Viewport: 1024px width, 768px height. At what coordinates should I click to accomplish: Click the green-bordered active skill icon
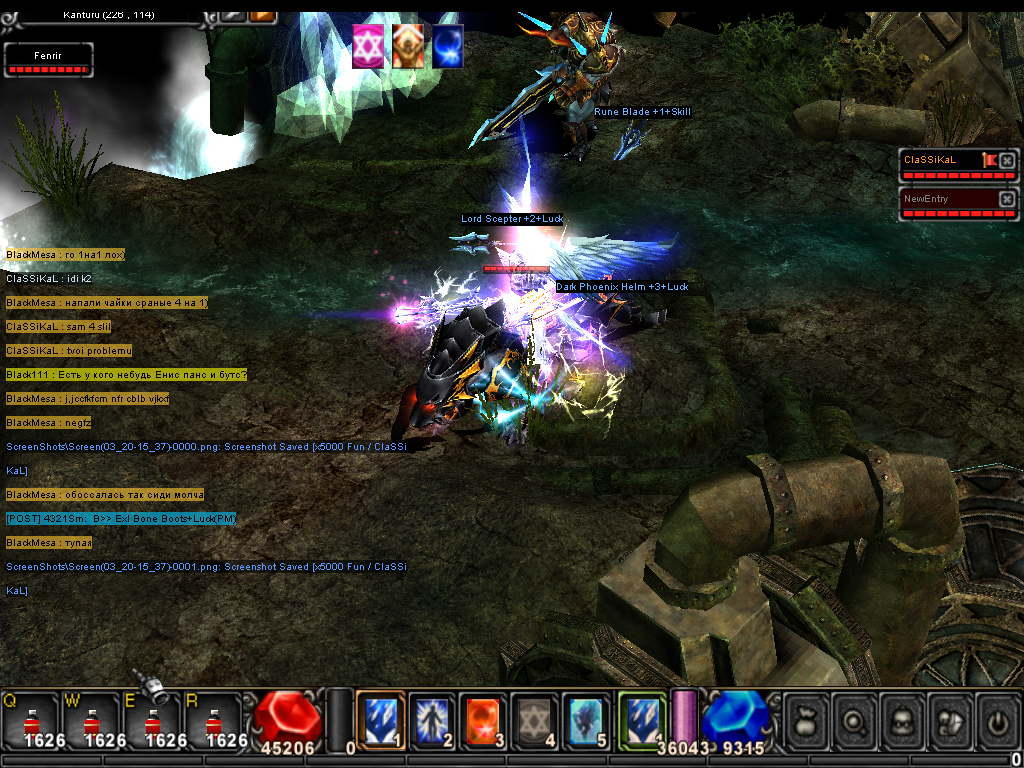point(642,720)
